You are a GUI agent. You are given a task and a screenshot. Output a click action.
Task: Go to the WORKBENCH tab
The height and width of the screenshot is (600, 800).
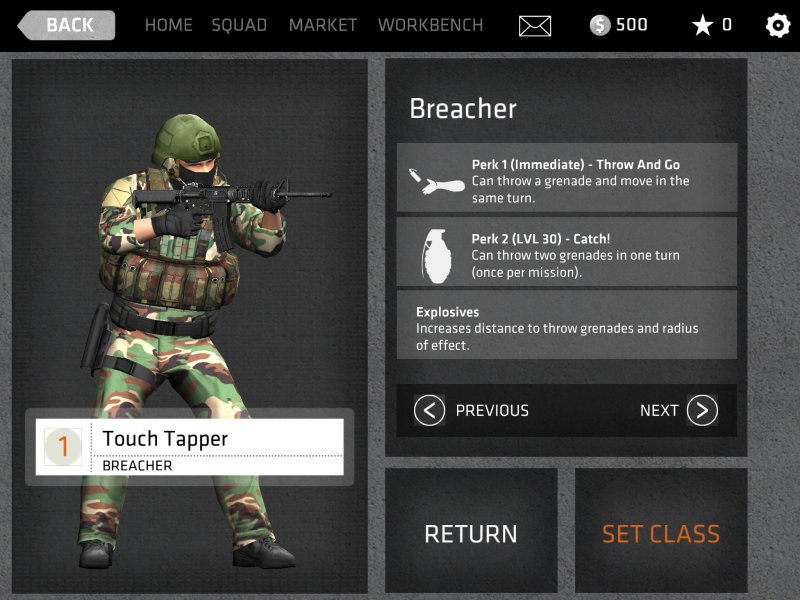430,25
